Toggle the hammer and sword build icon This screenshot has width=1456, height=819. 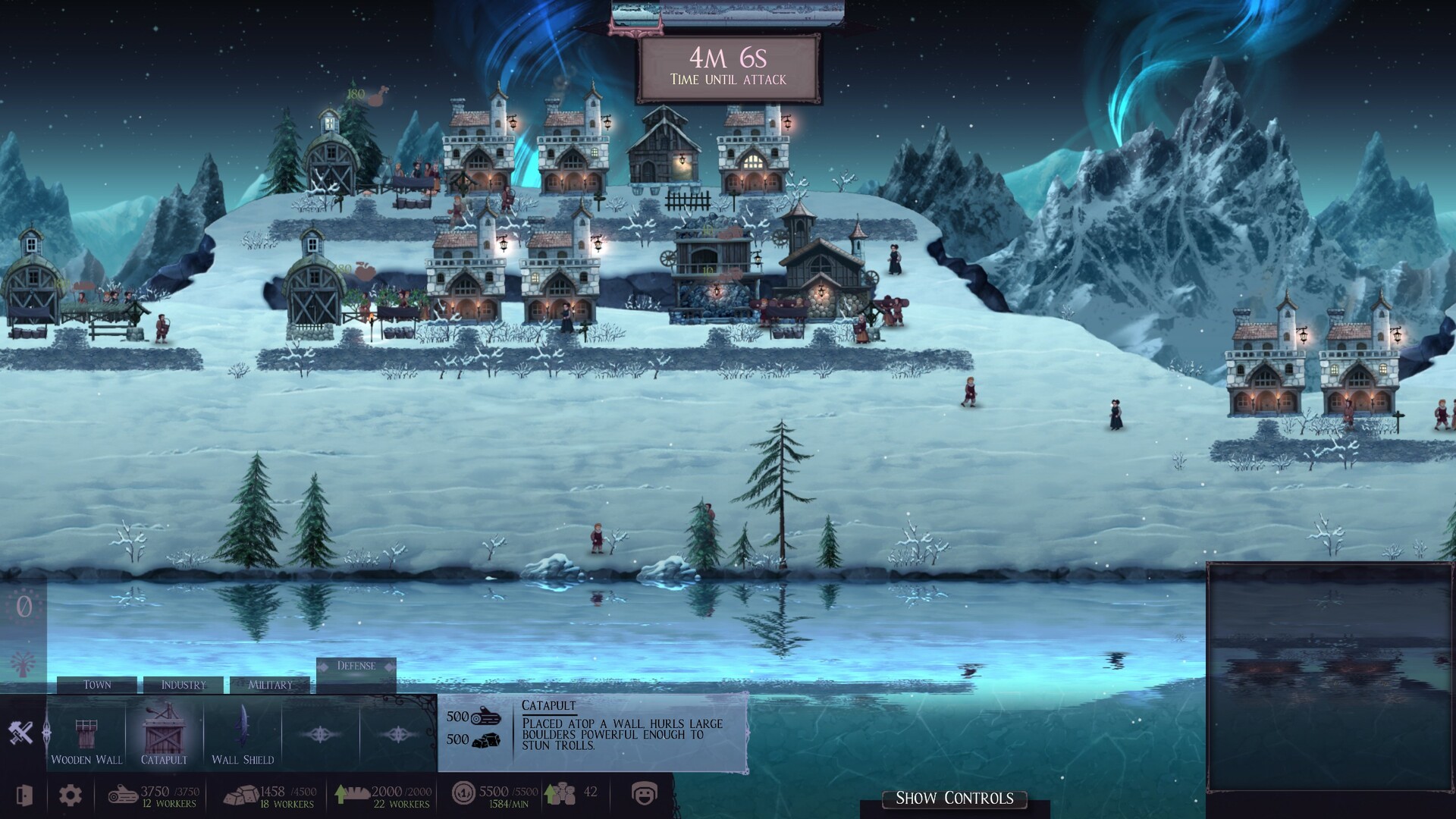coord(21,733)
